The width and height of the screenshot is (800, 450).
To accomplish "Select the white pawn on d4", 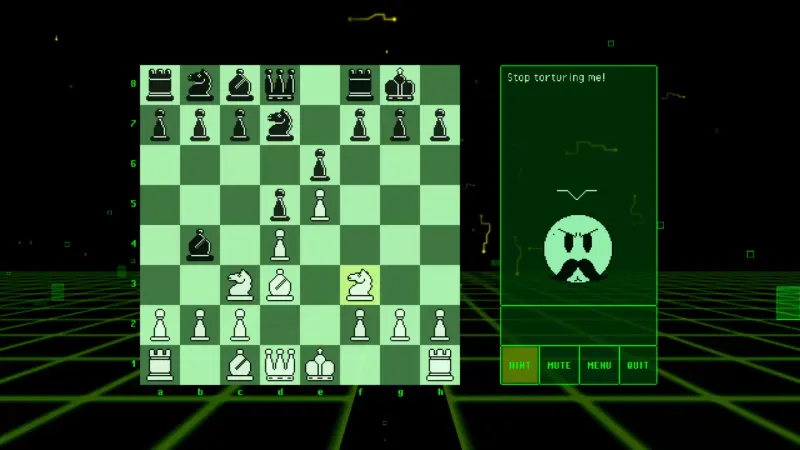I will (x=280, y=245).
